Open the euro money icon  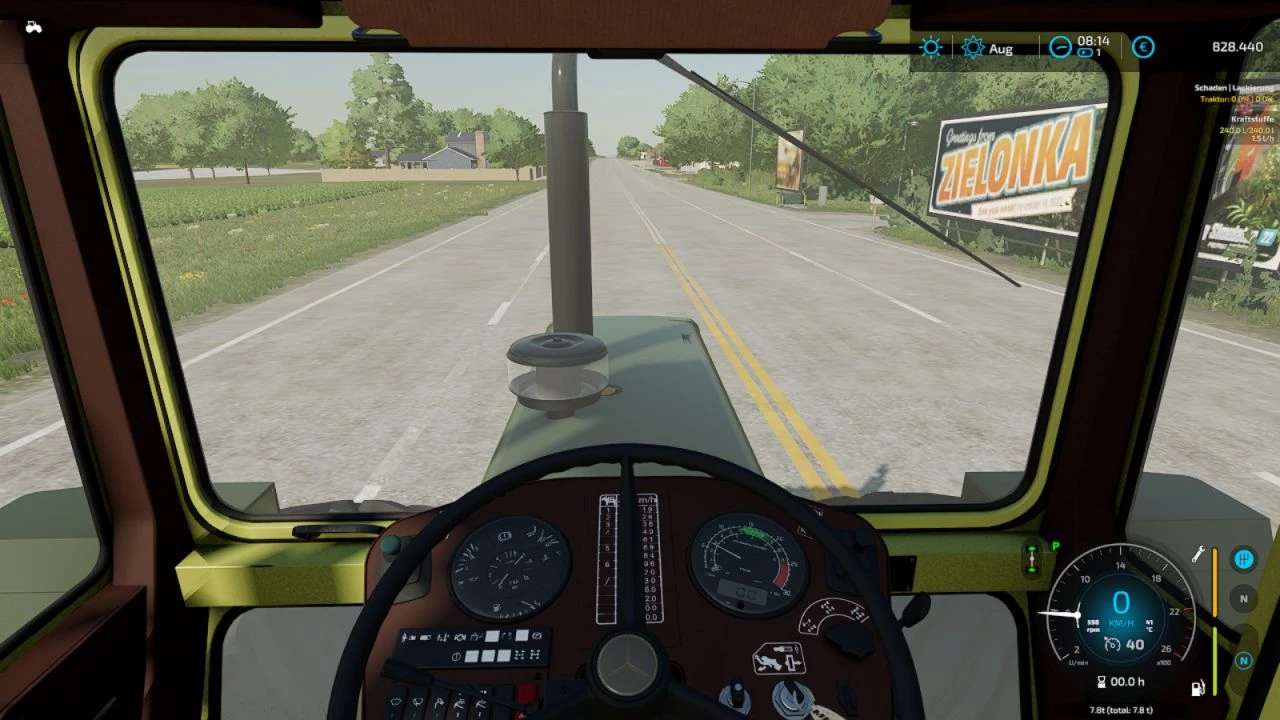[x=1143, y=47]
